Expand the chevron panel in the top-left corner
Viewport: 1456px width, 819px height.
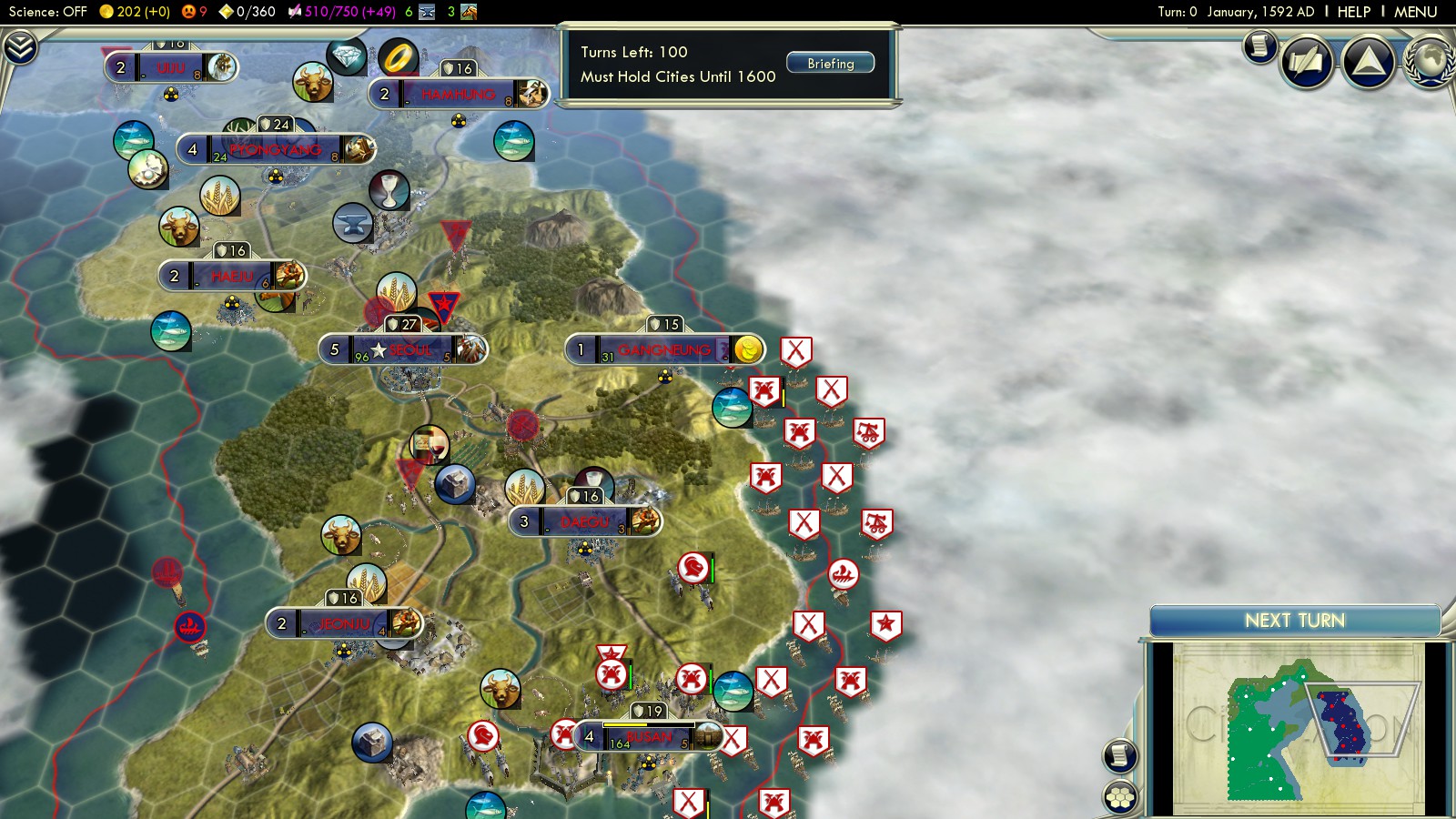click(20, 47)
